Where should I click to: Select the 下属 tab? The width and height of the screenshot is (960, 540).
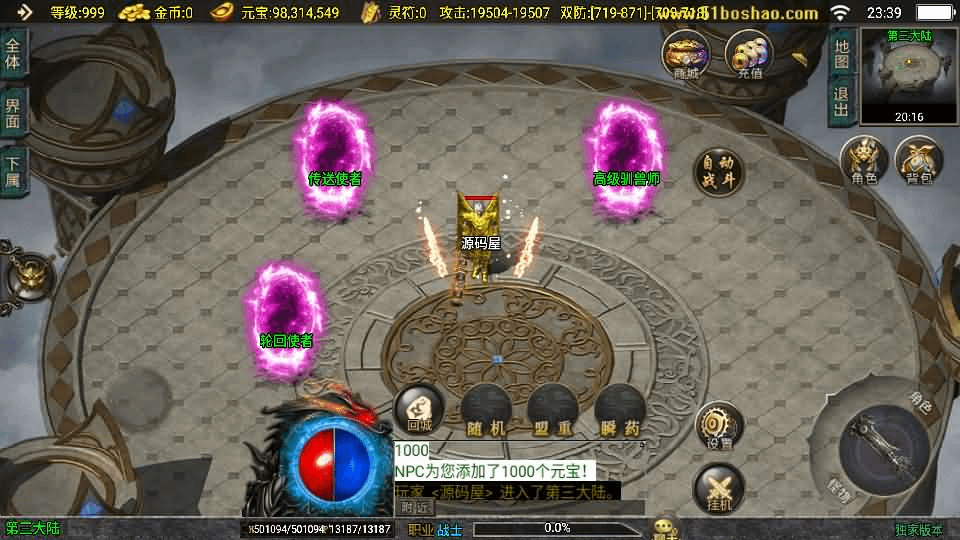tap(13, 171)
